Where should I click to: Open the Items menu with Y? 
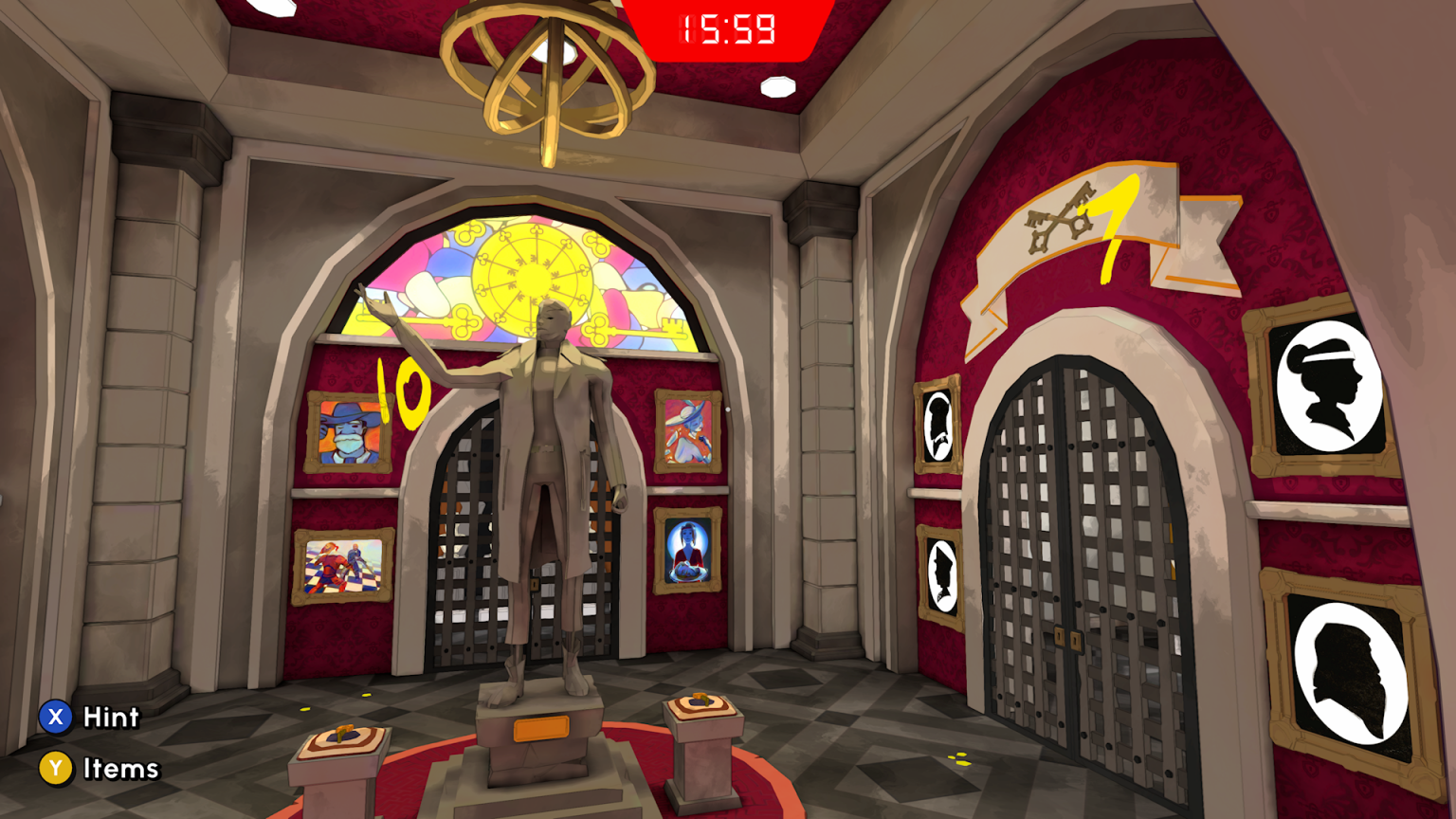click(x=56, y=768)
